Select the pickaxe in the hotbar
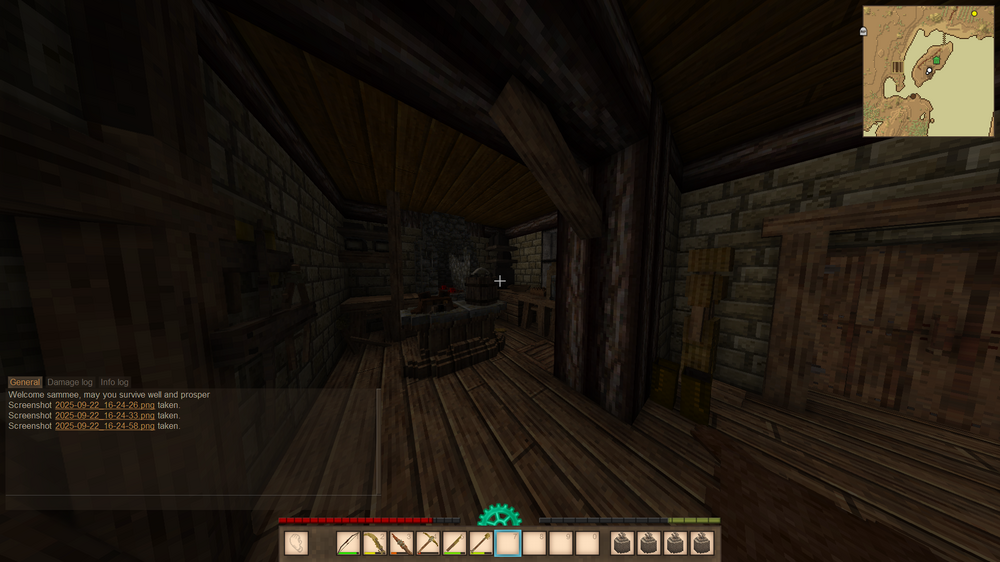This screenshot has height=562, width=1000. click(x=428, y=543)
